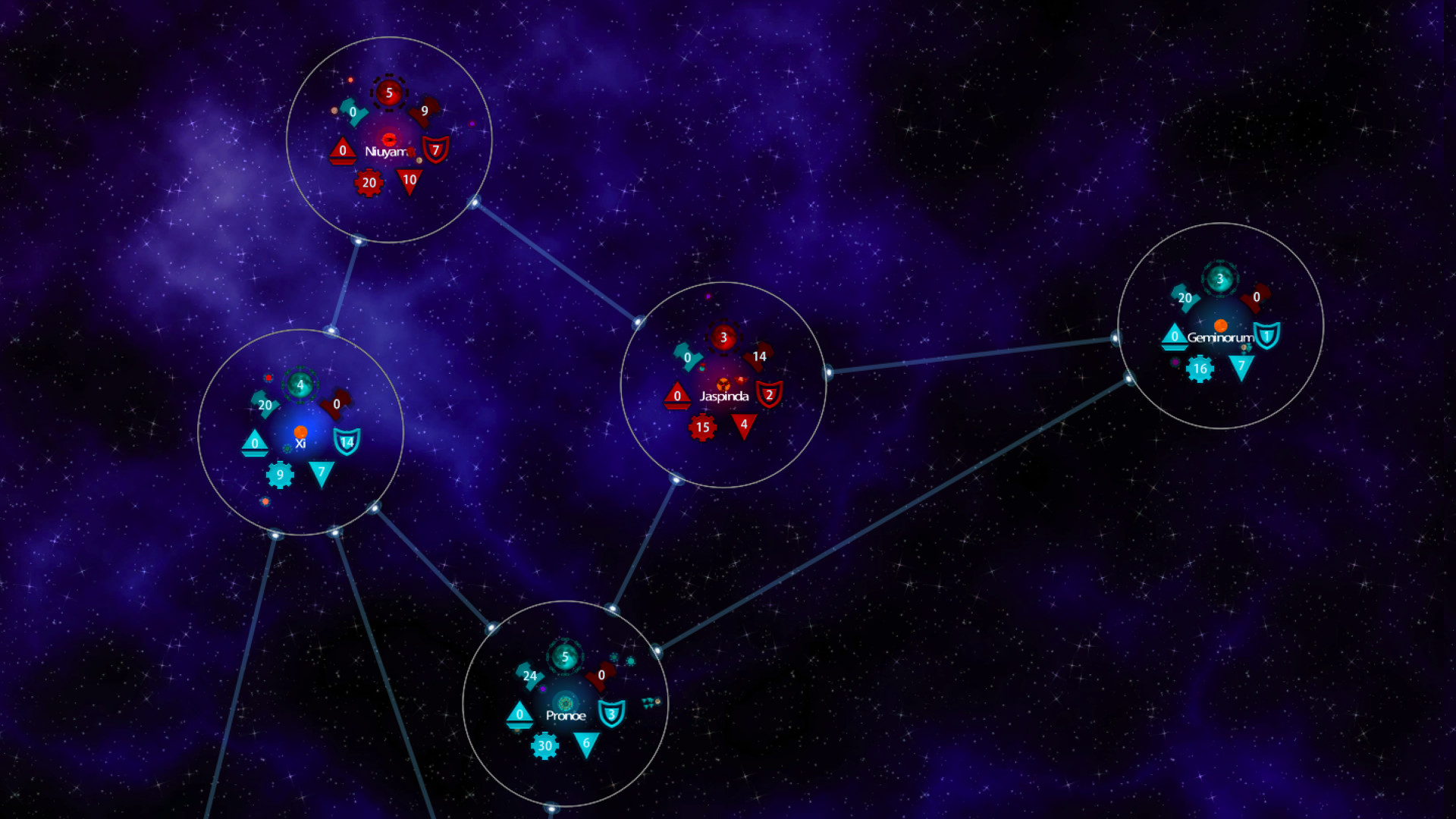Click the cyan shield showing 3 at Pronoe
The image size is (1456, 819).
(x=611, y=714)
